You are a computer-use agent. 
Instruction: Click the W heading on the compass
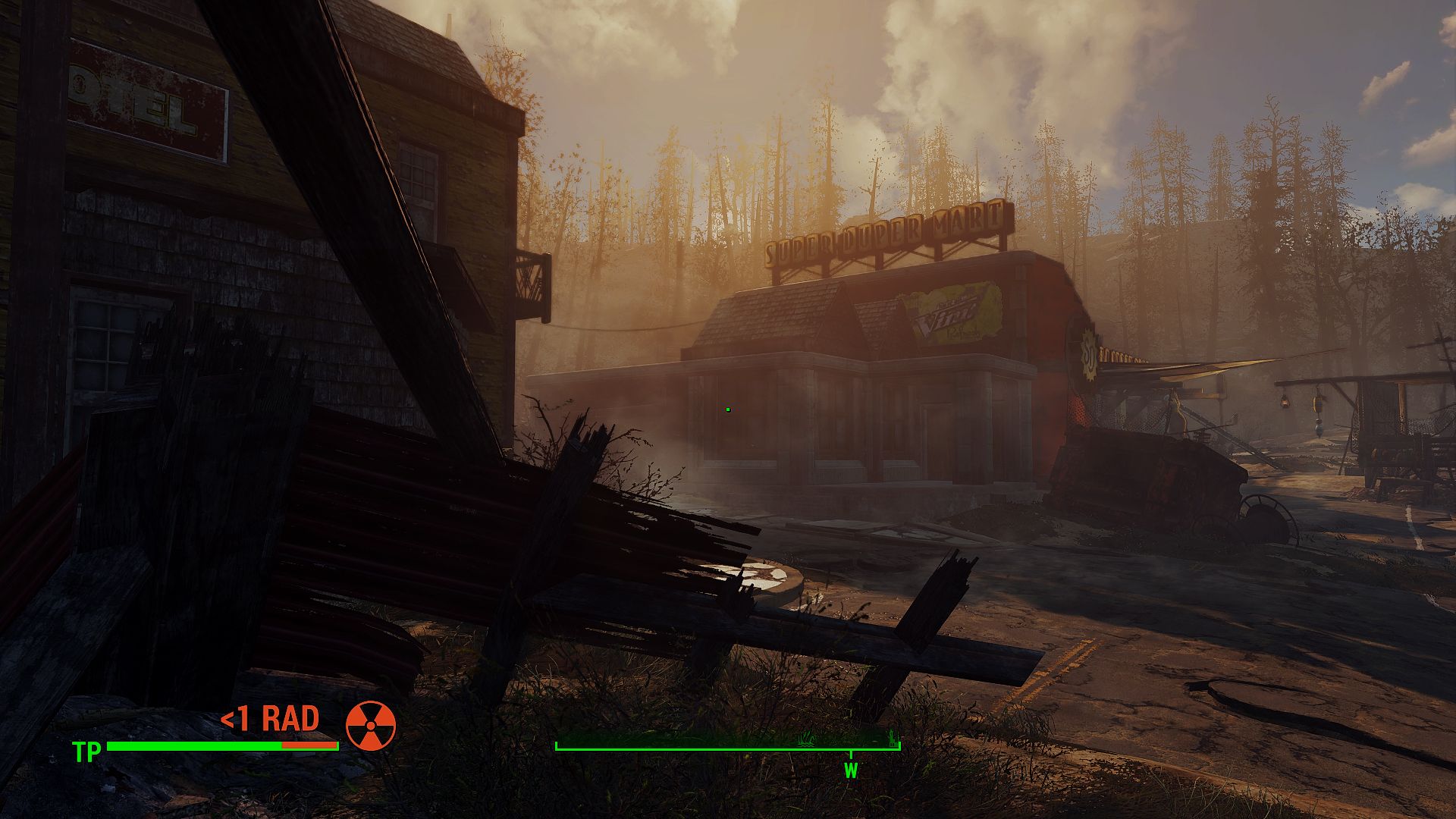pyautogui.click(x=851, y=770)
